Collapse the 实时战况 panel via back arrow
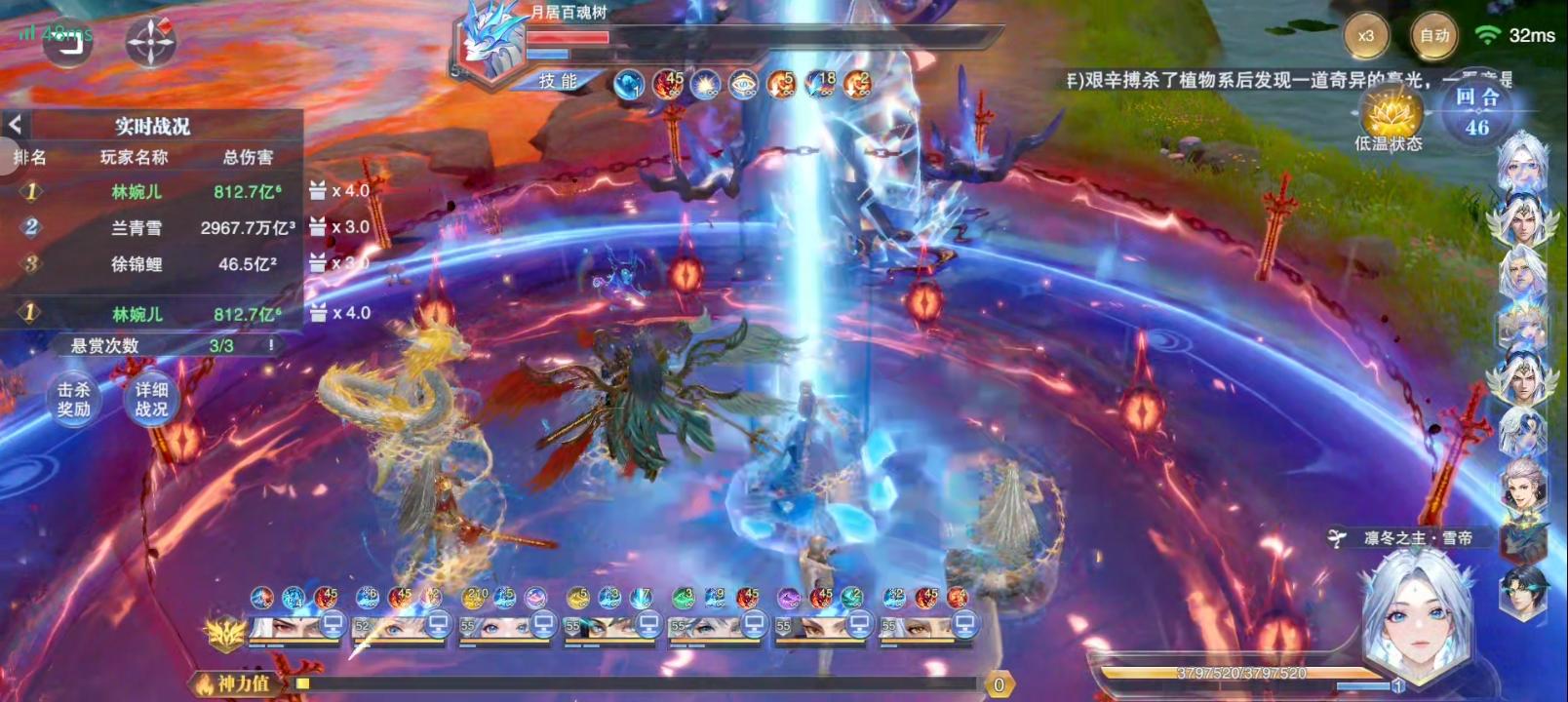This screenshot has height=702, width=1568. (x=18, y=125)
